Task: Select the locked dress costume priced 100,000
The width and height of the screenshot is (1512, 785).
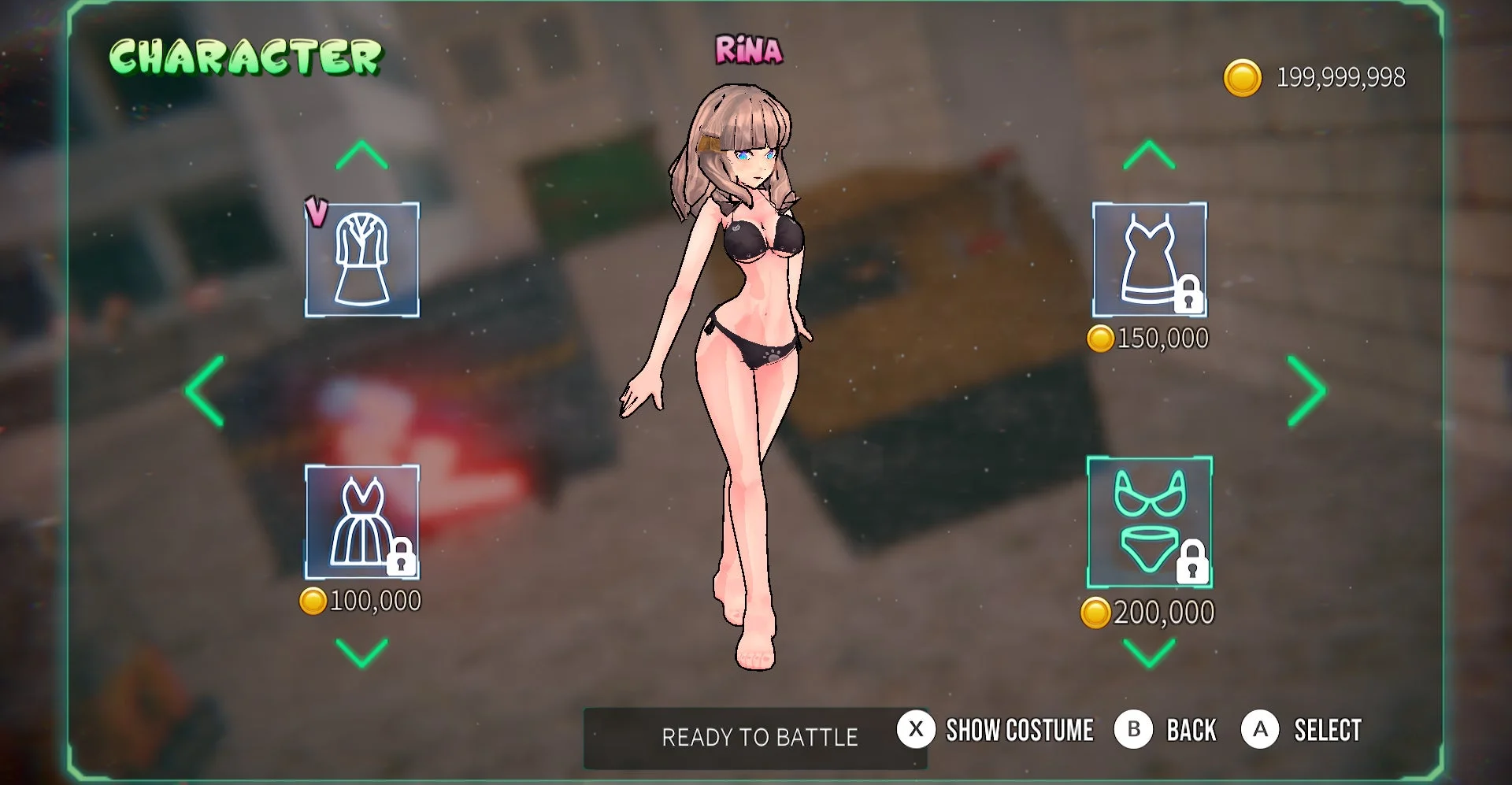Action: coord(361,520)
